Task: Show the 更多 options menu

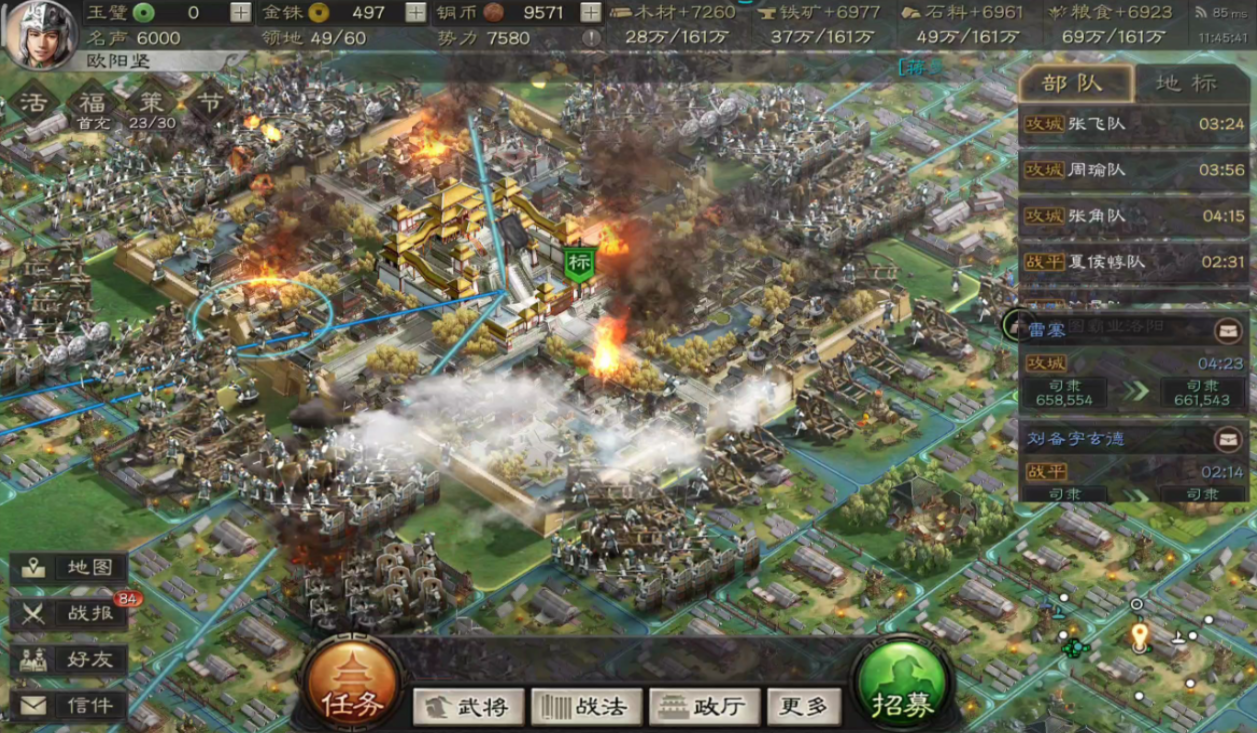Action: click(803, 707)
